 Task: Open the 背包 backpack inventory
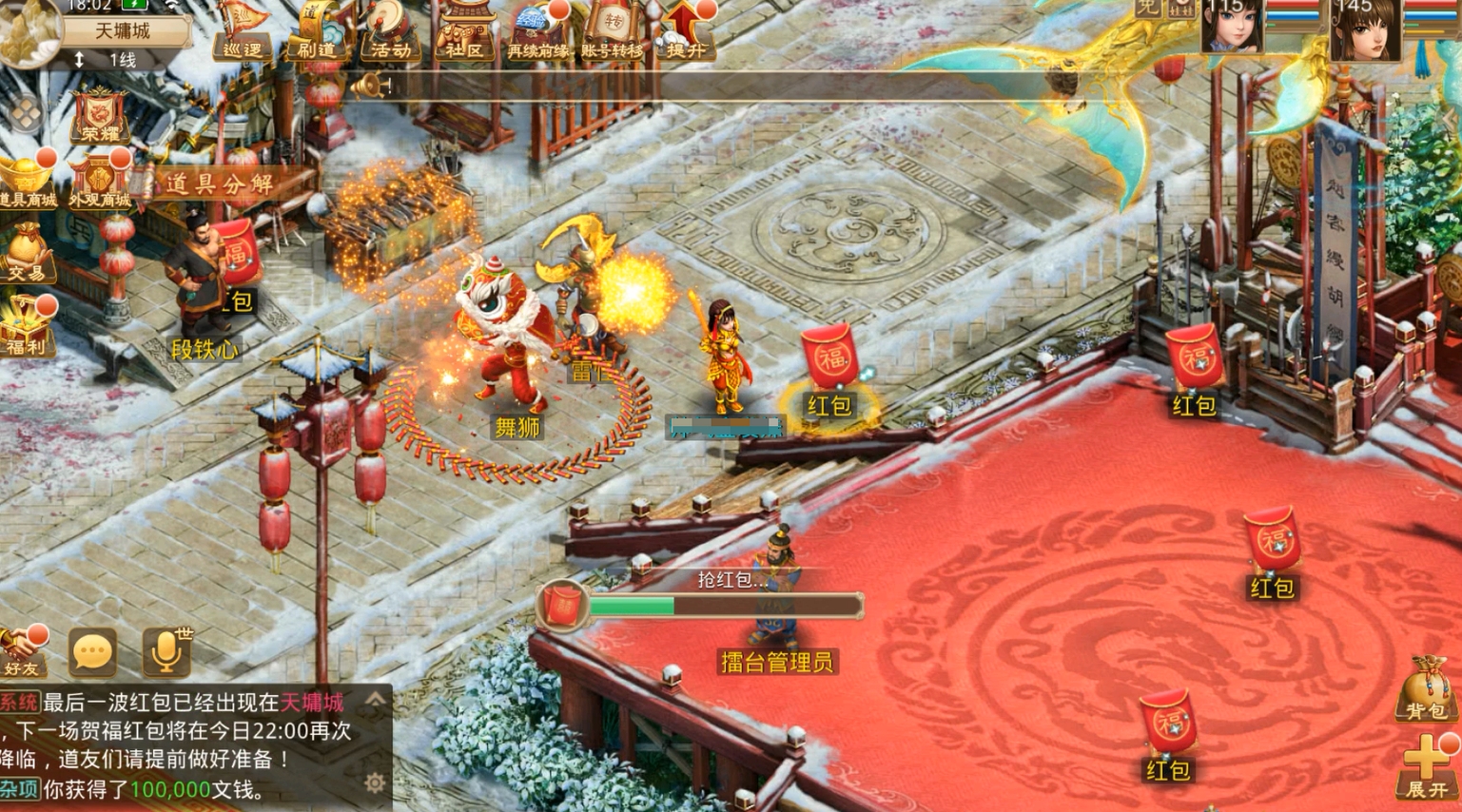coord(1425,689)
